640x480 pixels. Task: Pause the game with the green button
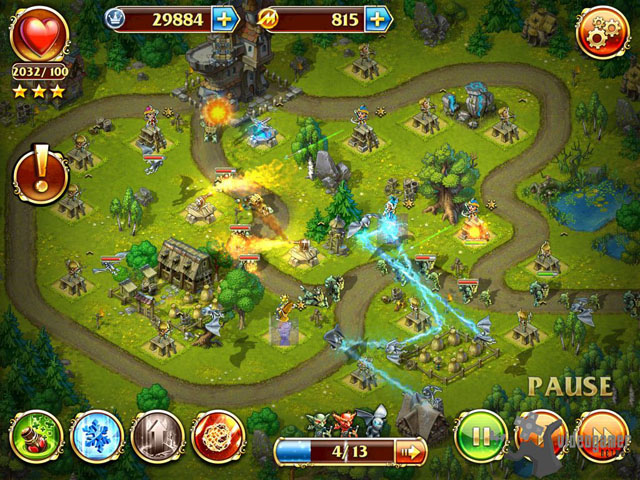[481, 437]
